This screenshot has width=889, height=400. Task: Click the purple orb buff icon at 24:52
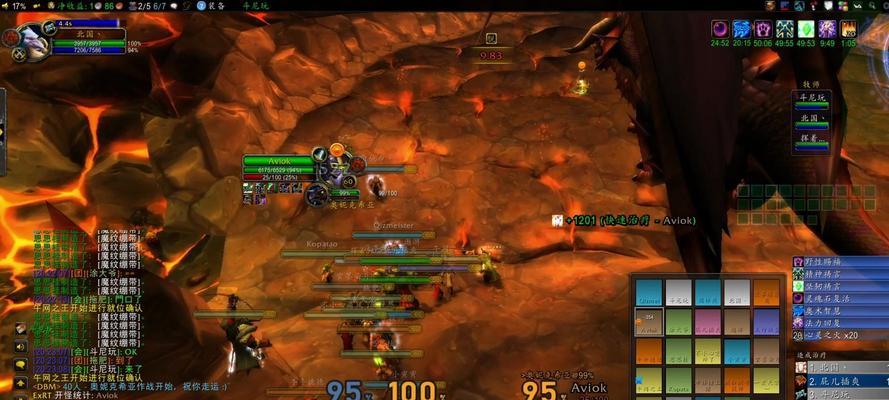[x=719, y=30]
